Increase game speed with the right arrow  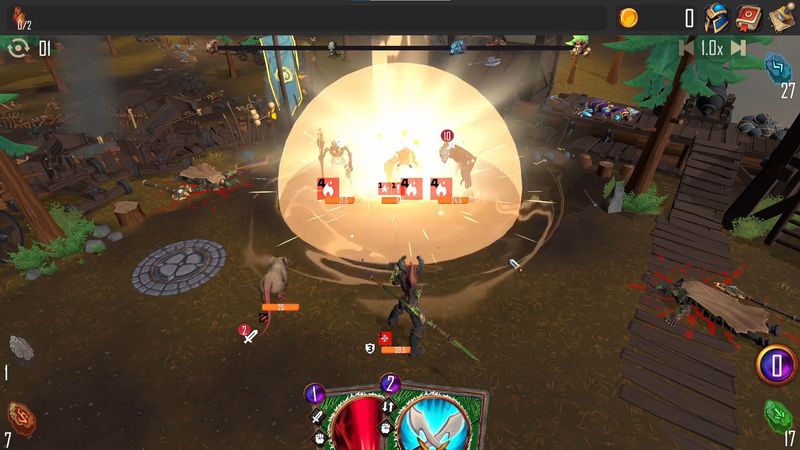(x=738, y=48)
